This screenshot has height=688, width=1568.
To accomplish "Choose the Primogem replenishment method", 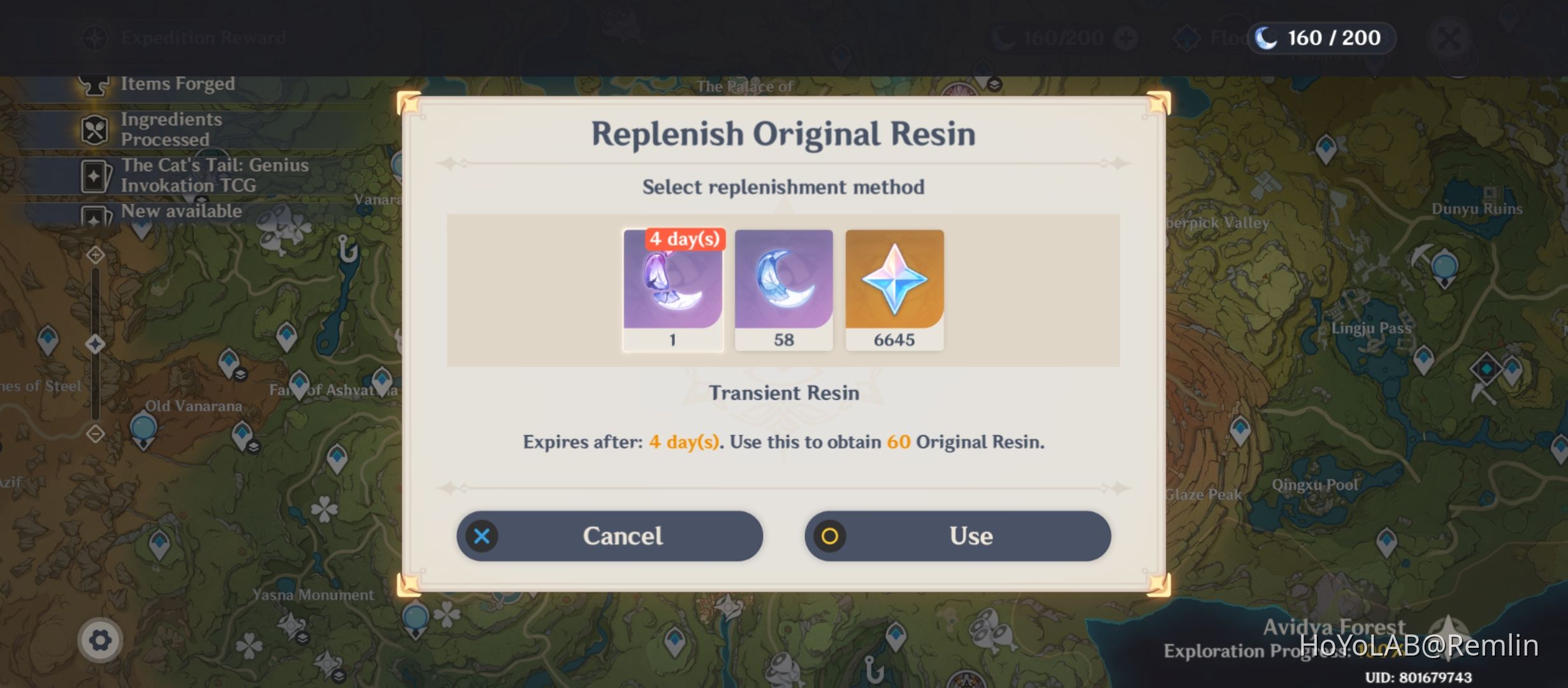I will pyautogui.click(x=894, y=287).
